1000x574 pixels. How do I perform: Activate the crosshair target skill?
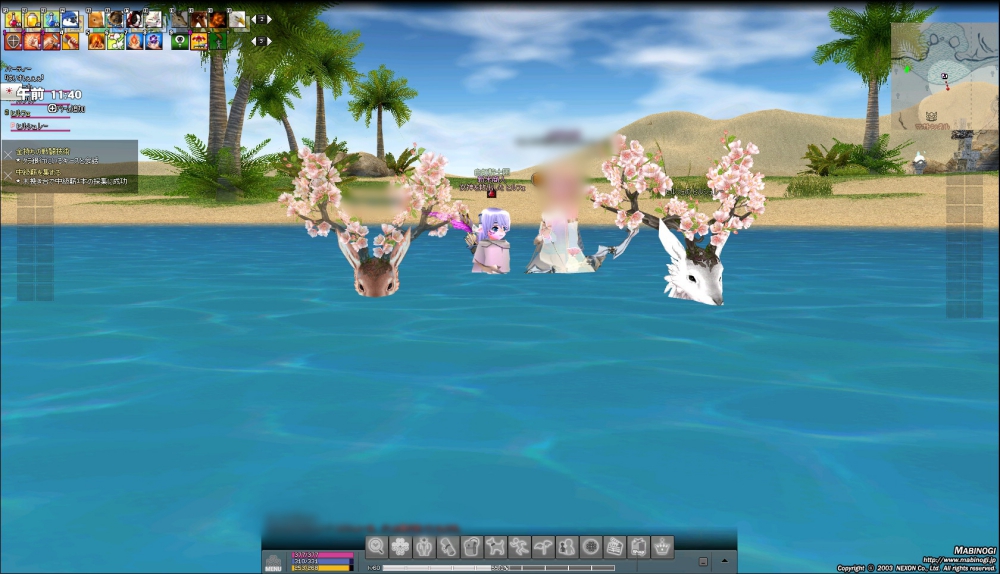click(x=13, y=41)
